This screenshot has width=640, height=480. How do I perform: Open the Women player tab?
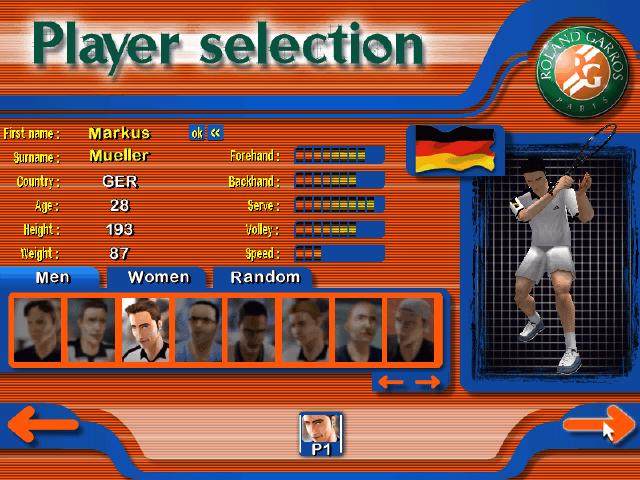(158, 277)
